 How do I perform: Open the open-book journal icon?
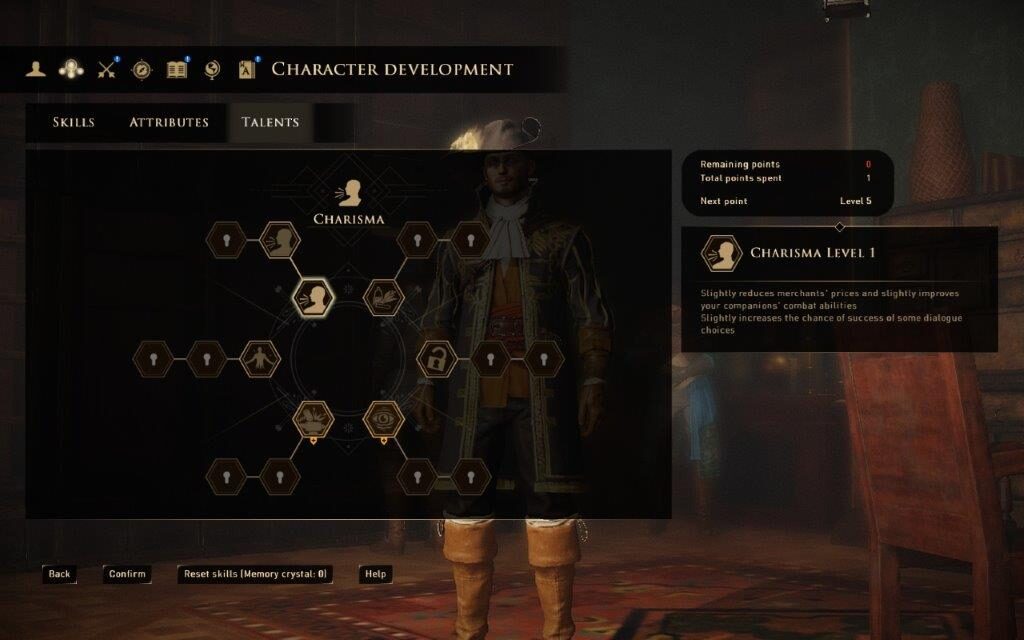click(177, 69)
